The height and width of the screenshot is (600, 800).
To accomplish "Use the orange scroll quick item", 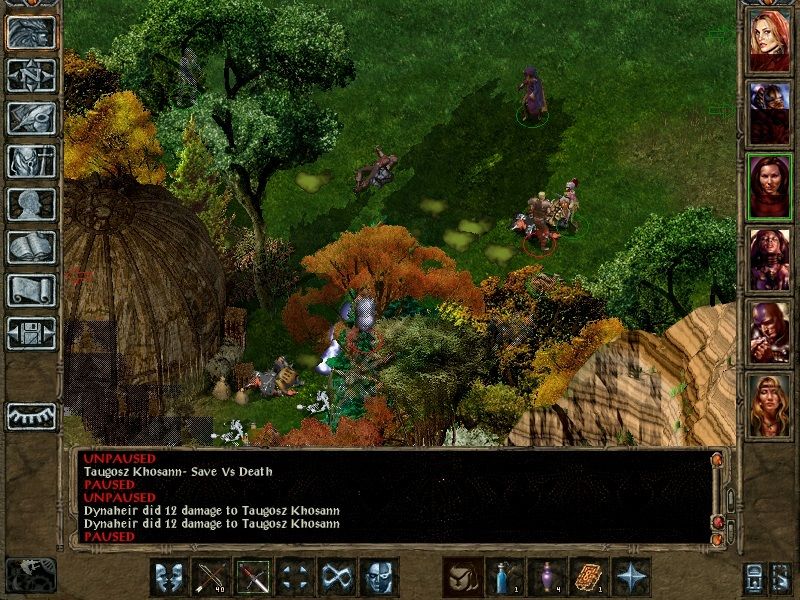I will click(589, 577).
